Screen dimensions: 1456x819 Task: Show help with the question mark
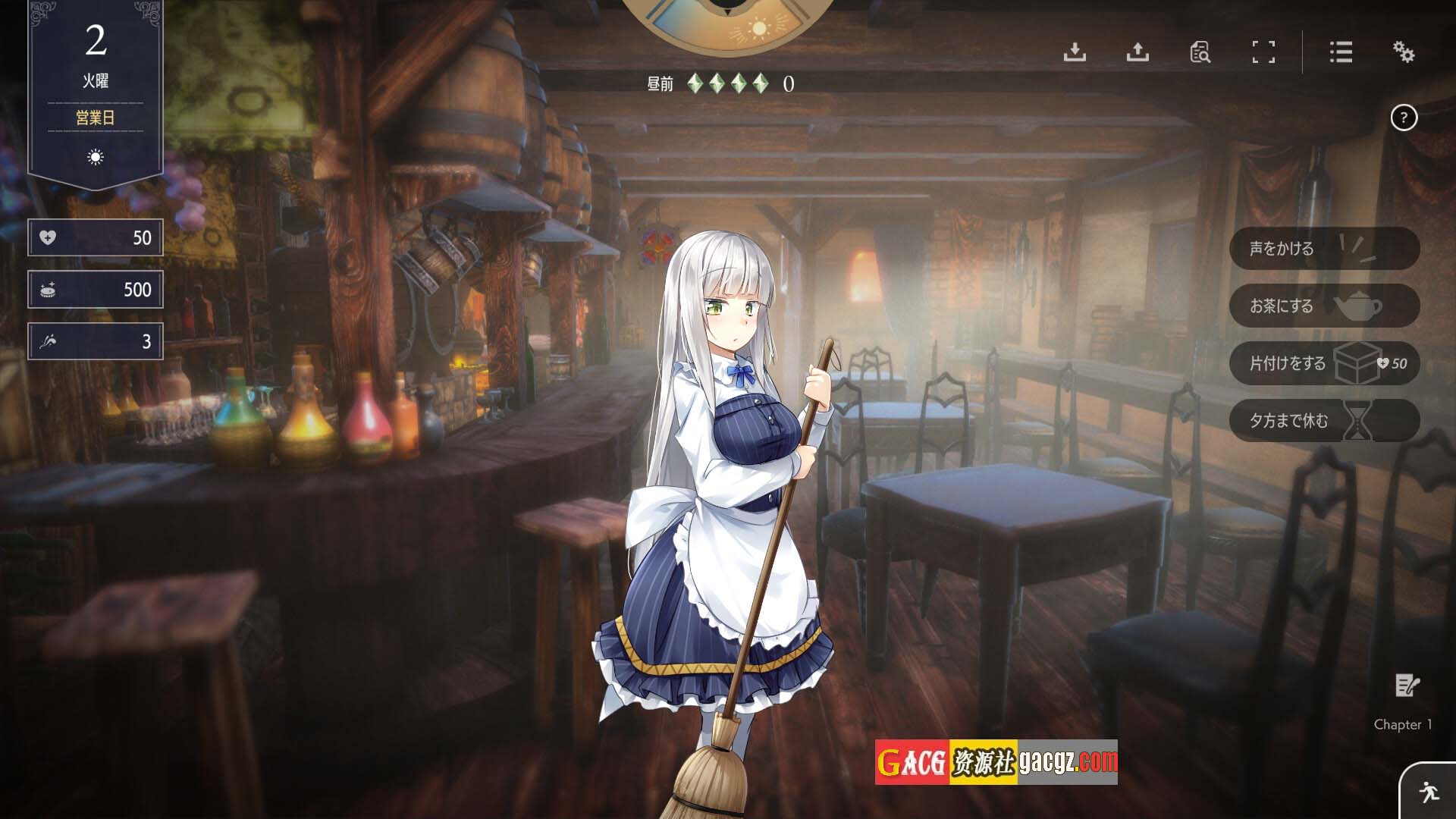point(1404,118)
